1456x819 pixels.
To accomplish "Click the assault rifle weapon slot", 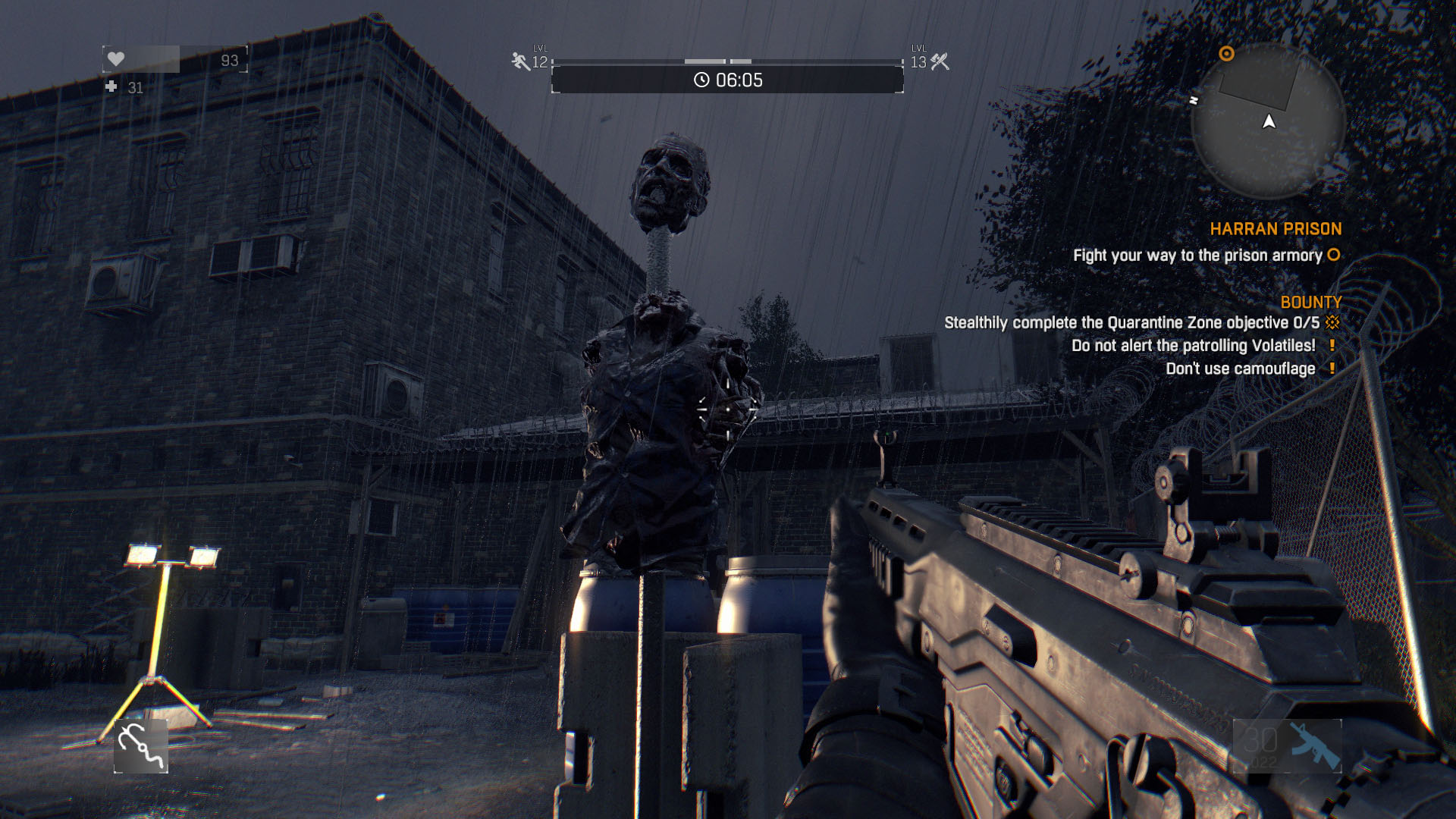I will click(1287, 746).
